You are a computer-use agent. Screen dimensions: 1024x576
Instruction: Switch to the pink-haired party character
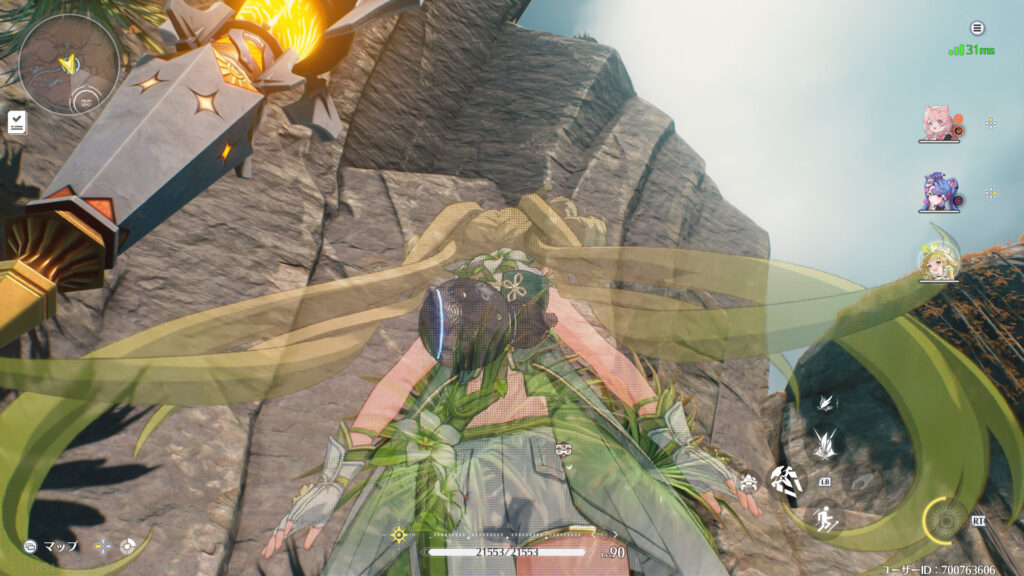coord(937,122)
